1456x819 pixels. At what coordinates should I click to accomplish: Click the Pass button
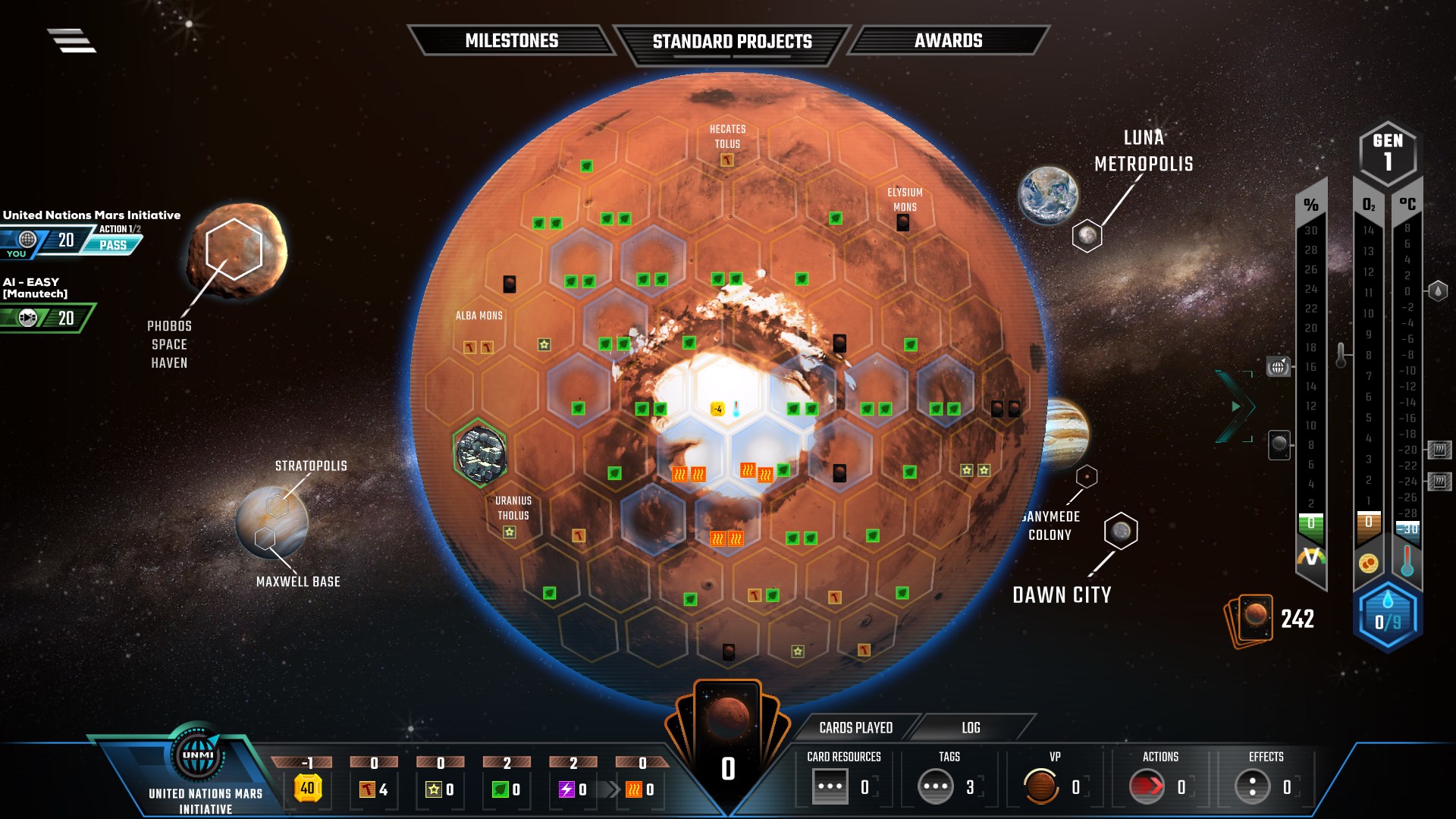[113, 245]
